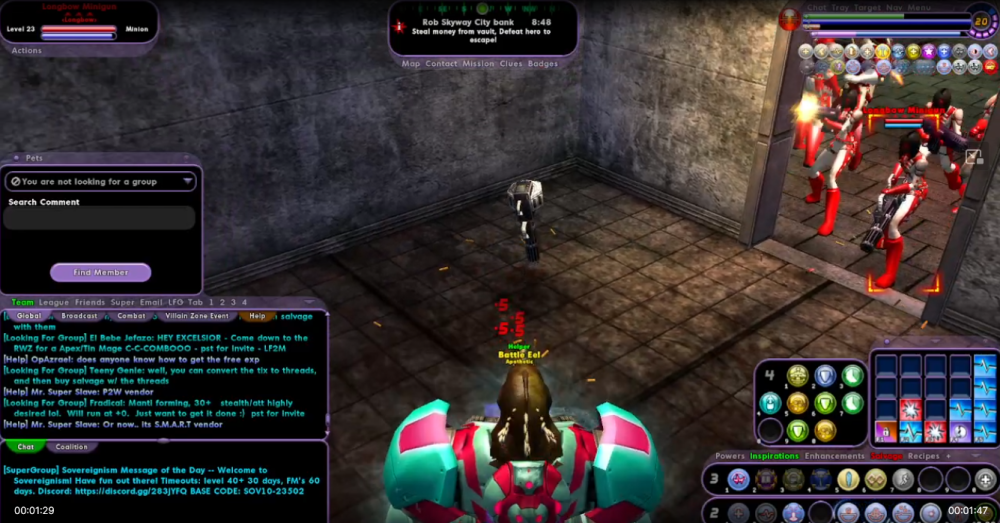Show the Clues window
Viewport: 1000px width, 523px height.
coord(511,64)
